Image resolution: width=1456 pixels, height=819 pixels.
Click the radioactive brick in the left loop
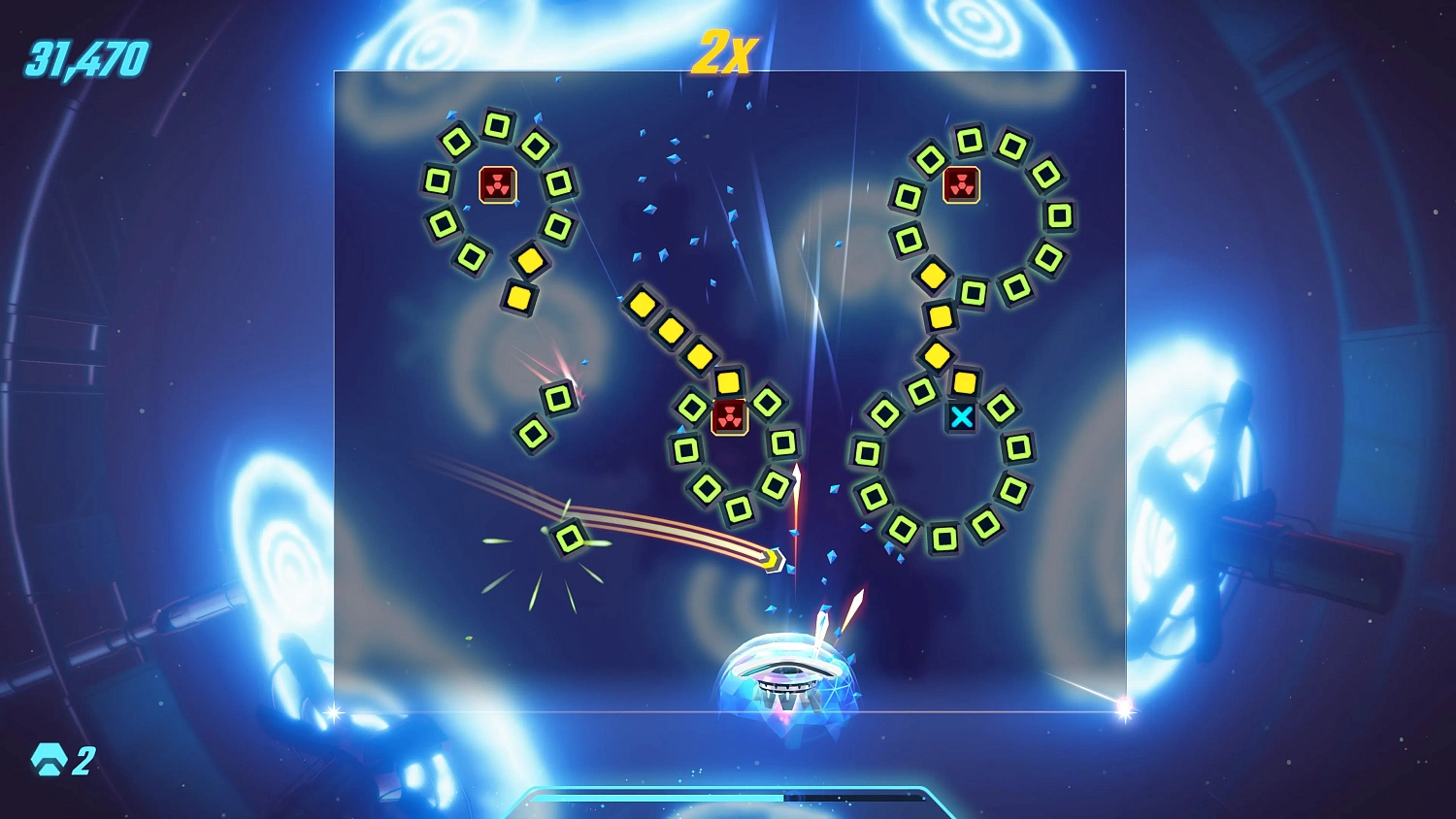(x=498, y=185)
